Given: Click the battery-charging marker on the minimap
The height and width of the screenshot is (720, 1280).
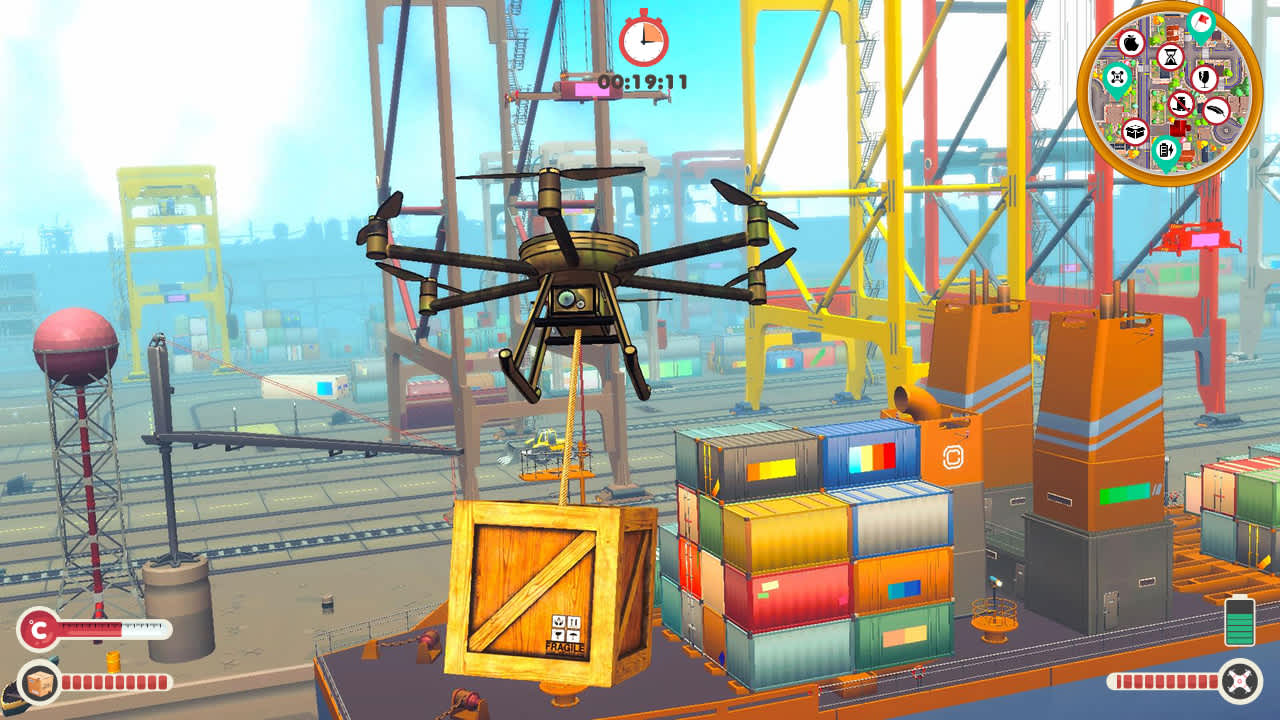Looking at the screenshot, I should 1166,150.
